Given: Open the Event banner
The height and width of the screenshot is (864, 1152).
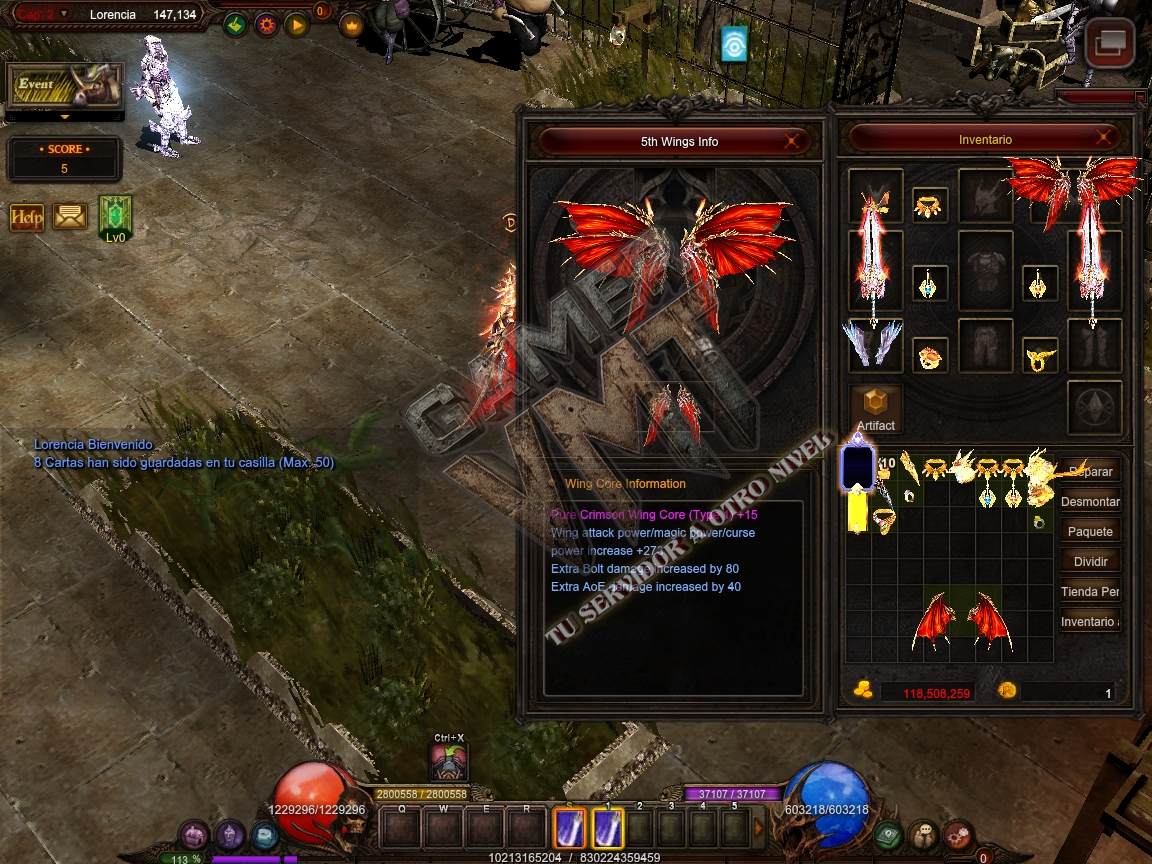Looking at the screenshot, I should click(x=65, y=86).
